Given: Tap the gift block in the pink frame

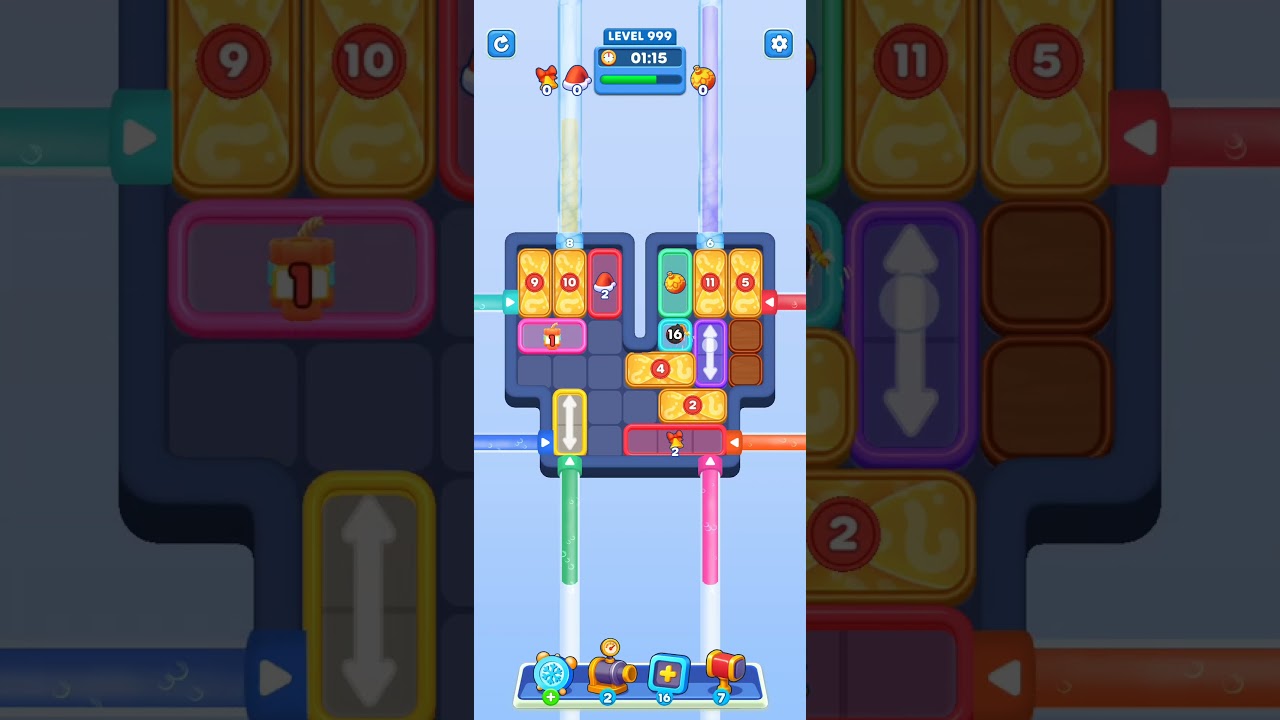Looking at the screenshot, I should [x=549, y=337].
